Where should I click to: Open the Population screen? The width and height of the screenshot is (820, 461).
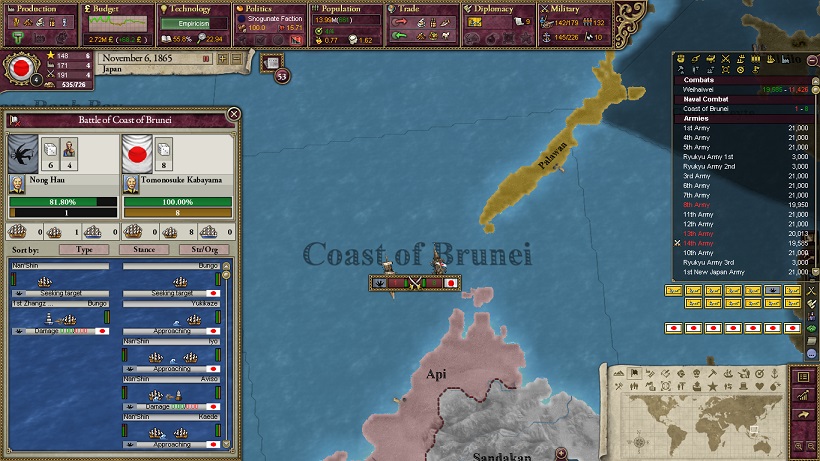(x=347, y=9)
